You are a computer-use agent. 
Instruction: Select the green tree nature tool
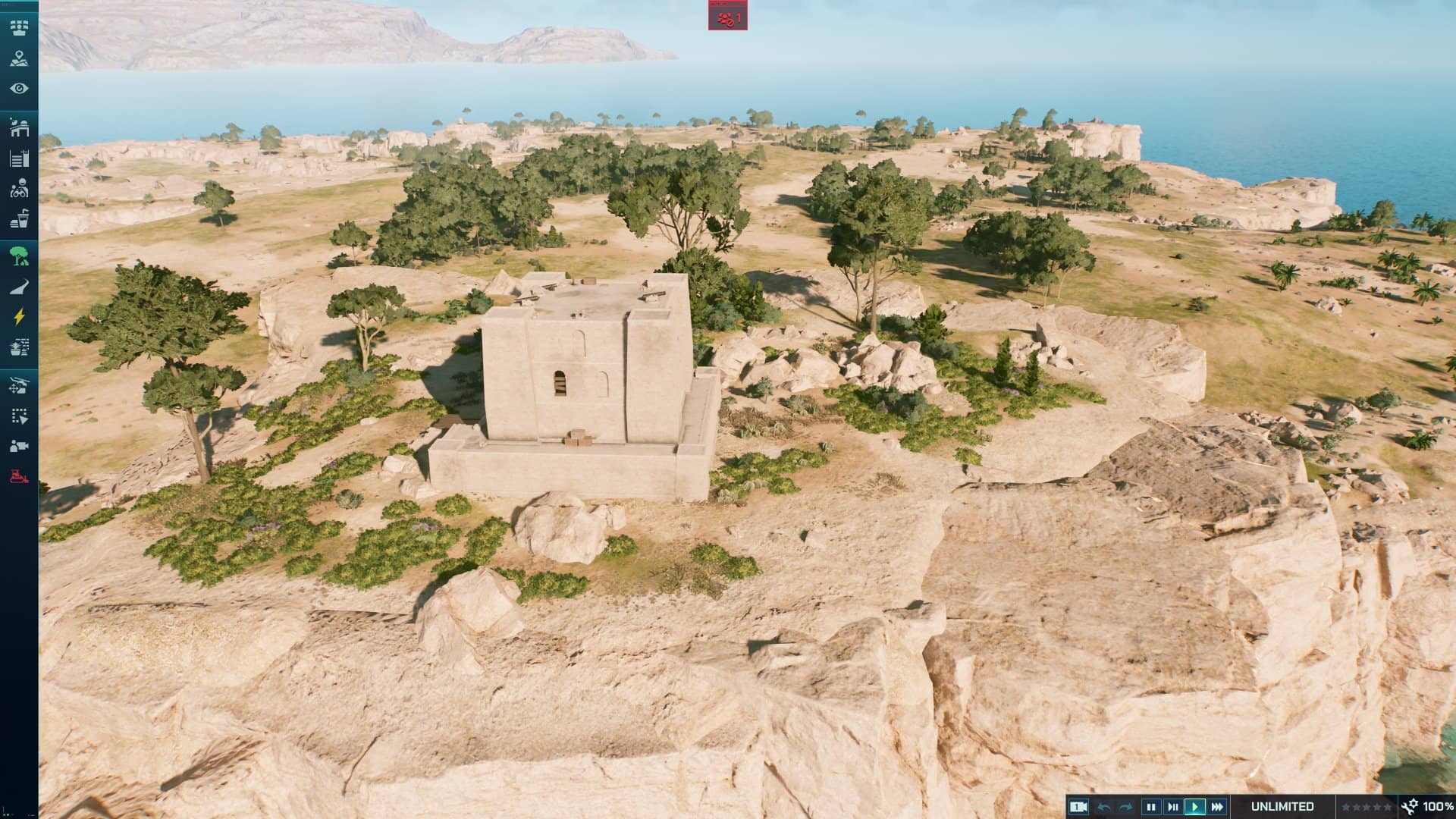[19, 256]
